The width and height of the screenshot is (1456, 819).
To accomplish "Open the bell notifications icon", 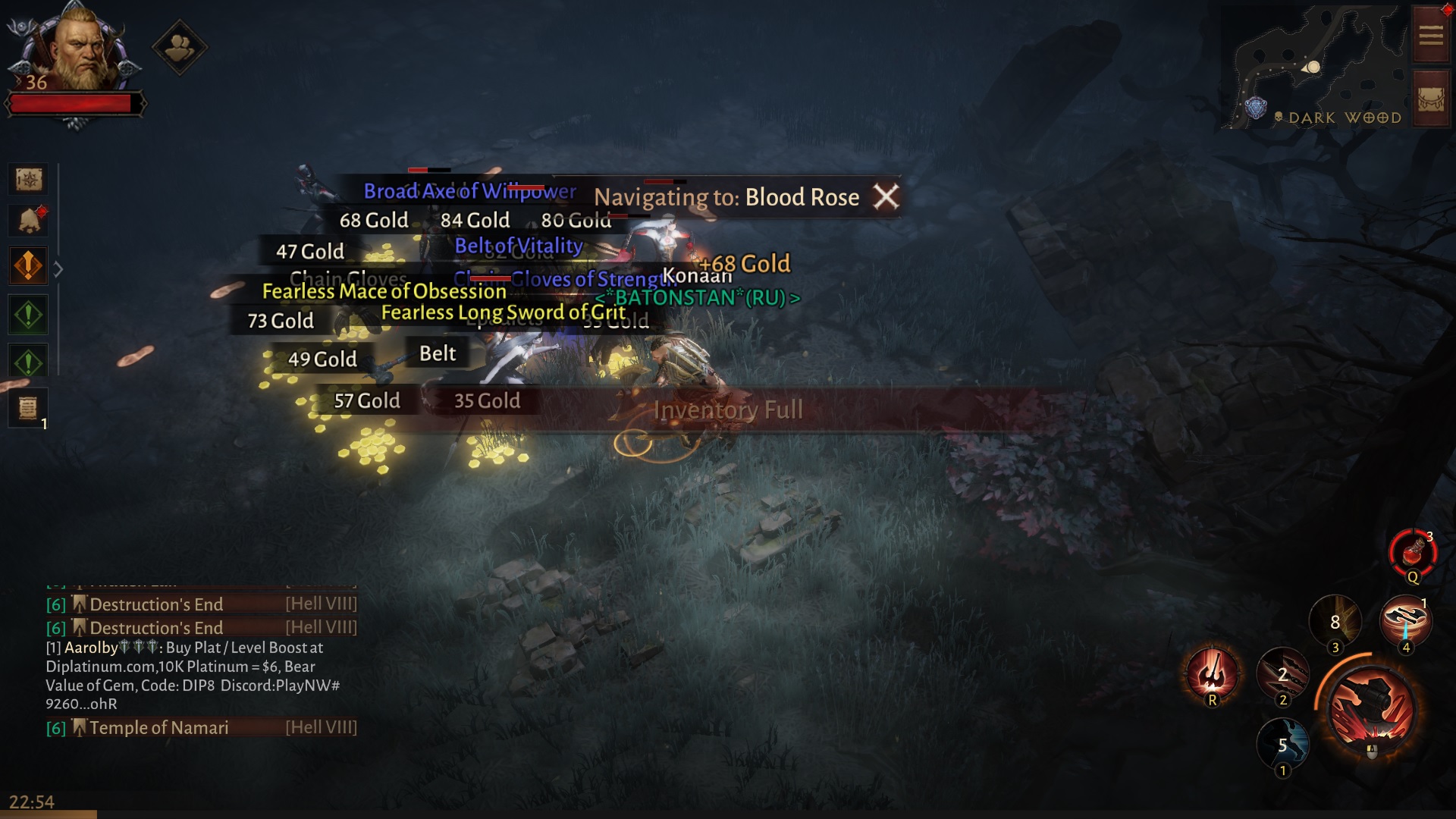I will [x=29, y=221].
